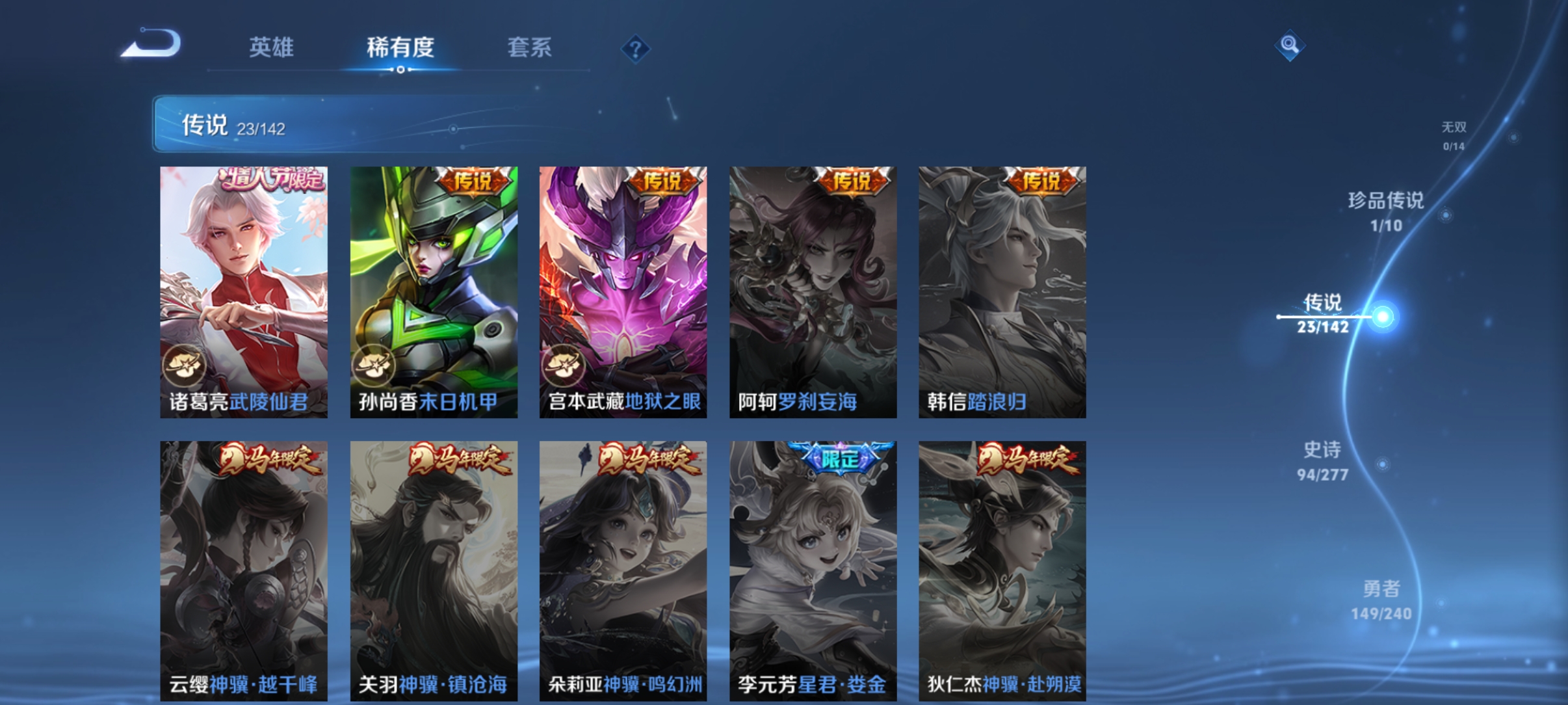Open search with the magnifier icon
The width and height of the screenshot is (1568, 705).
1290,46
